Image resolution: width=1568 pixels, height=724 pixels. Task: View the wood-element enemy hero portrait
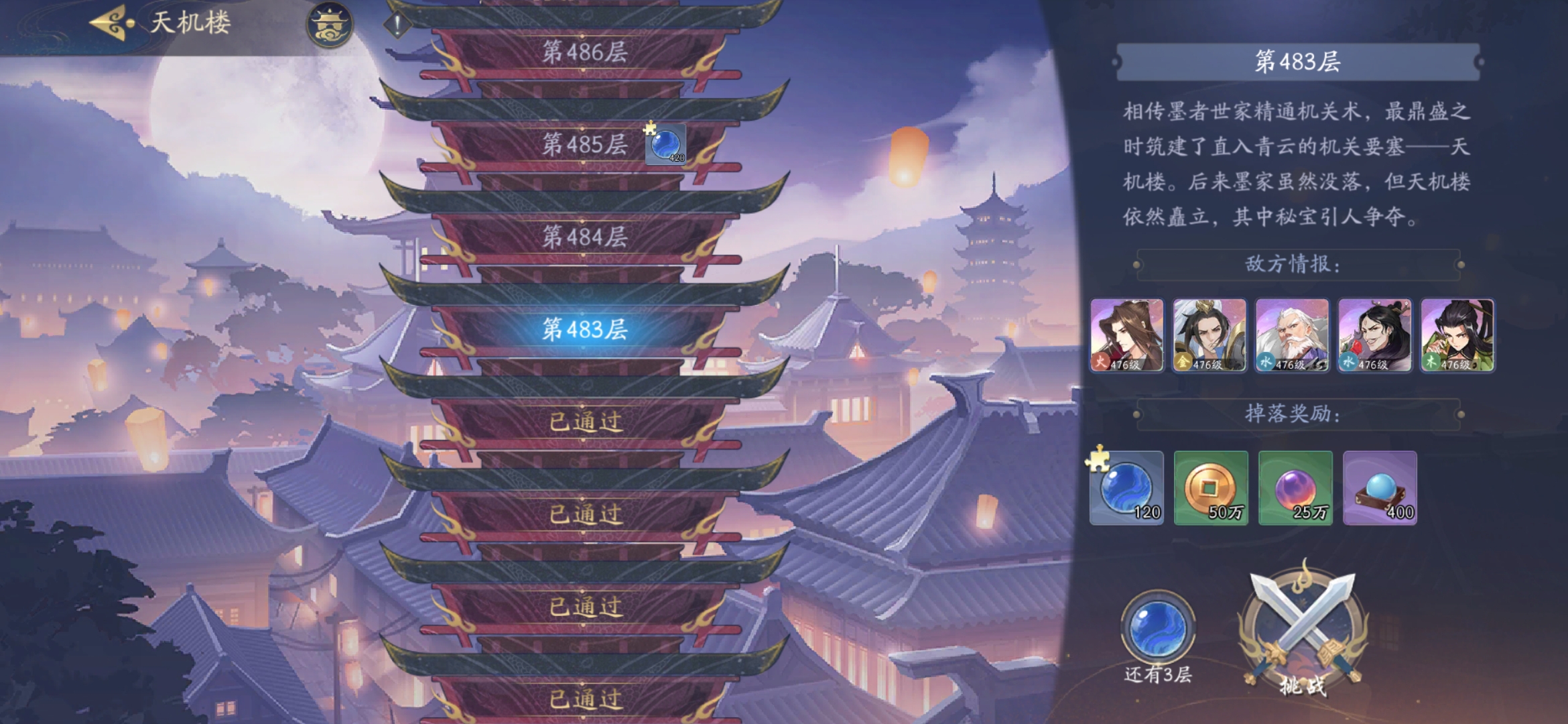coord(1457,335)
